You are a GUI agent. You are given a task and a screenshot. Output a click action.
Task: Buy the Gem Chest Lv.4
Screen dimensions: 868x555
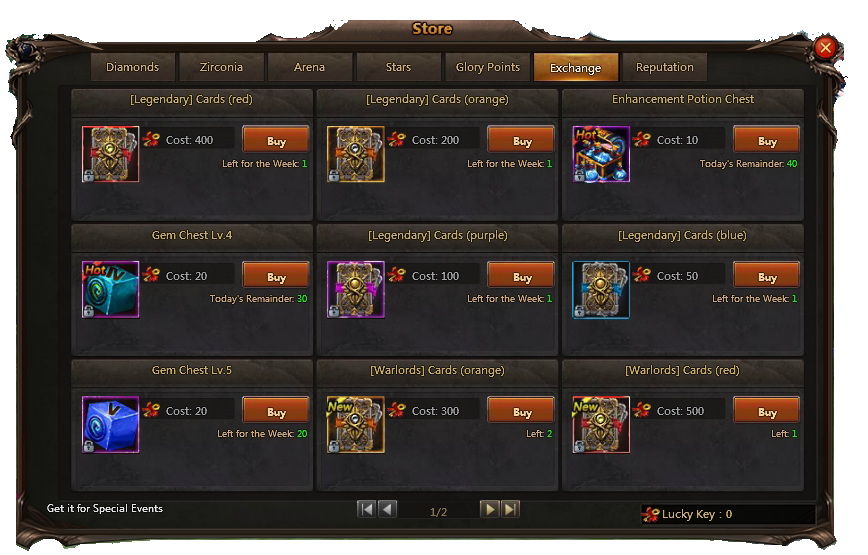(276, 276)
